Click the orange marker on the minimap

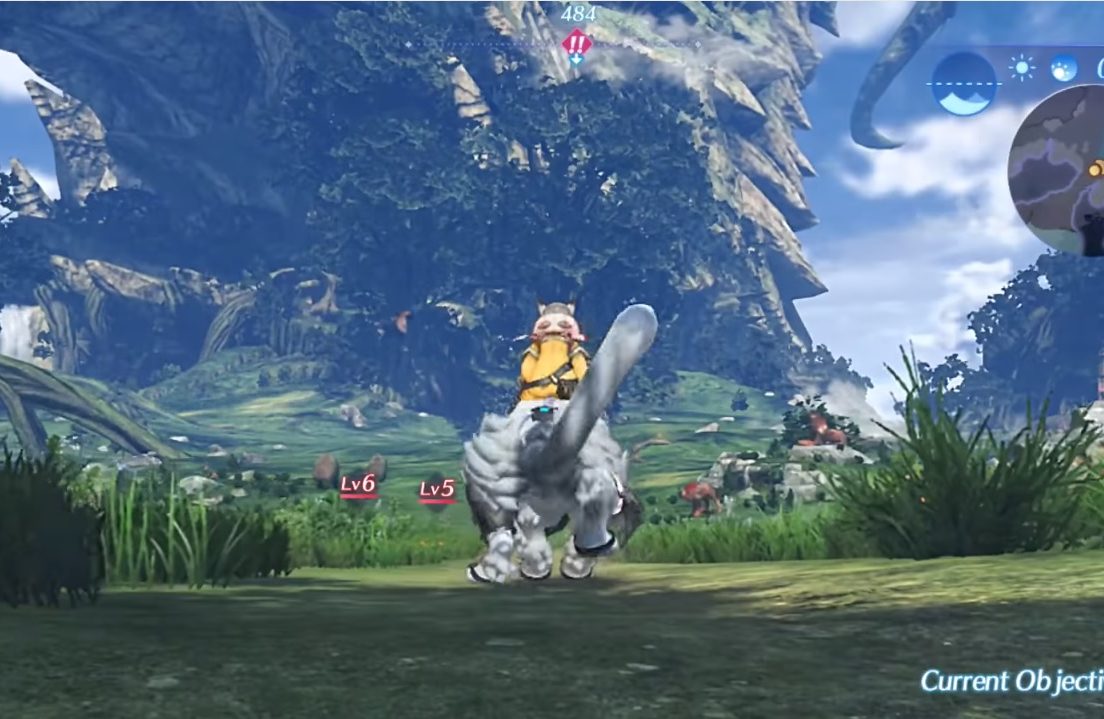coord(1097,169)
